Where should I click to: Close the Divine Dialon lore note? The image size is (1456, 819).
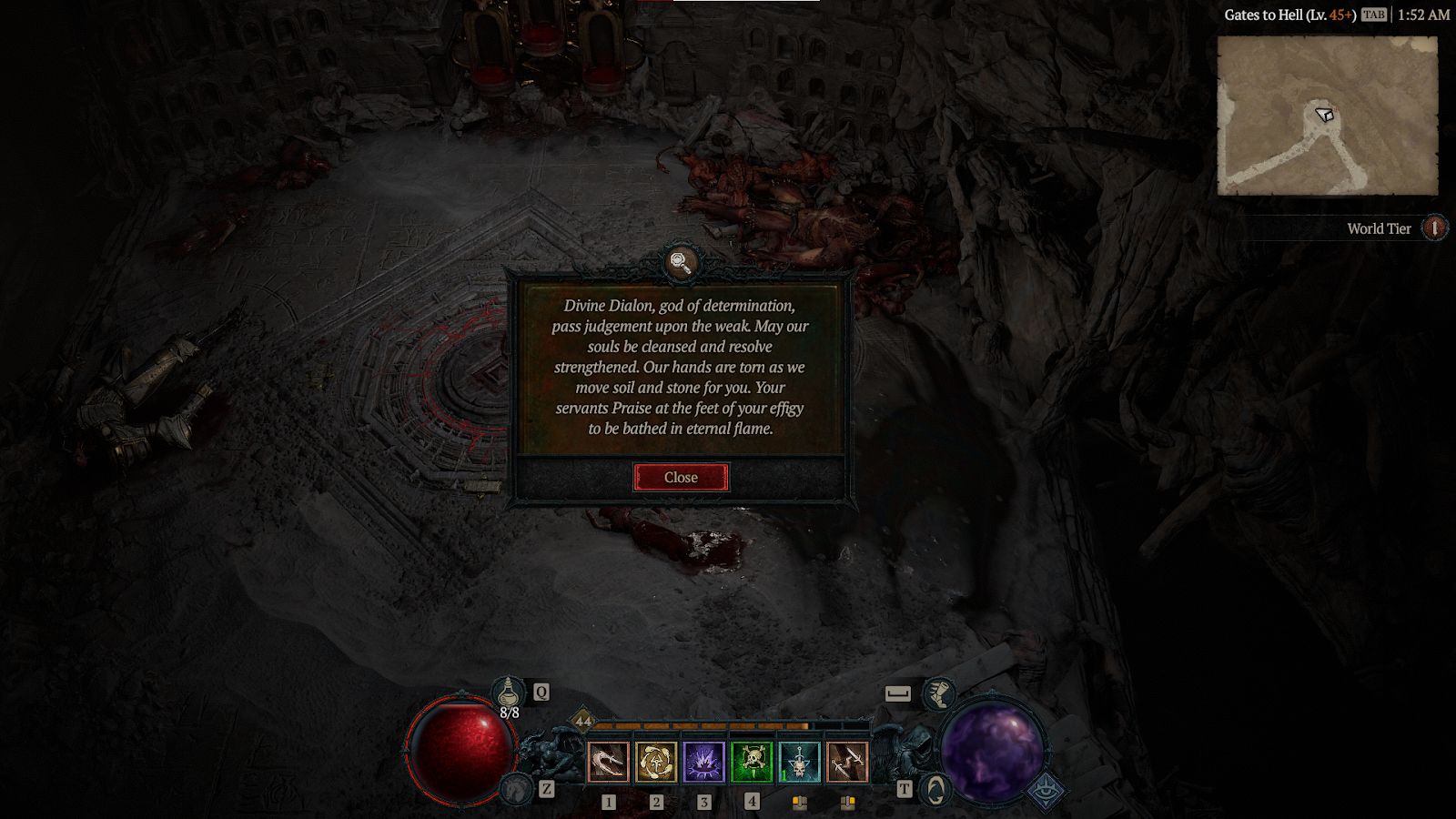point(681,477)
